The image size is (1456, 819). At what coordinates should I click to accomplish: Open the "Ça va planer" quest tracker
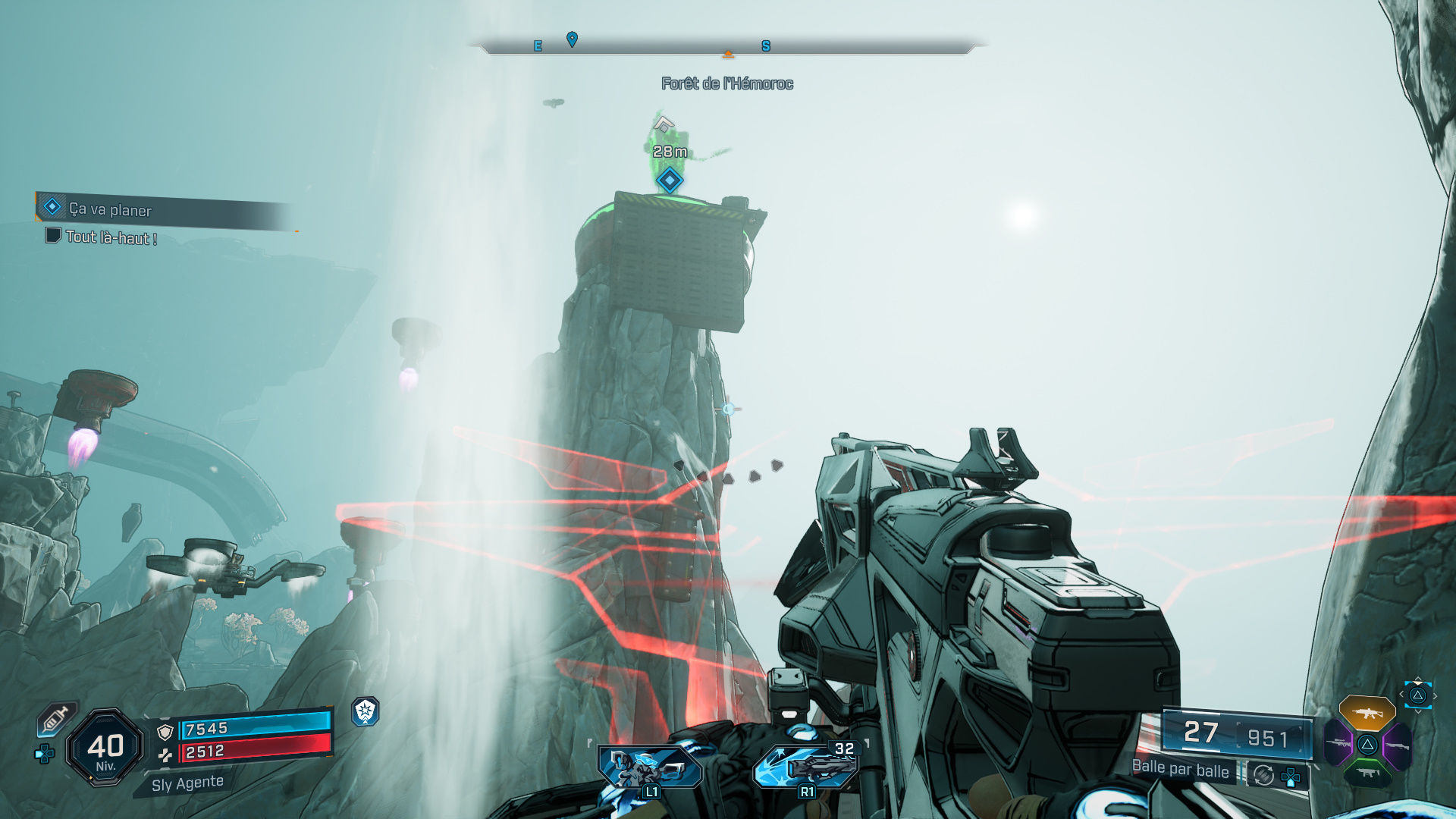coord(110,209)
